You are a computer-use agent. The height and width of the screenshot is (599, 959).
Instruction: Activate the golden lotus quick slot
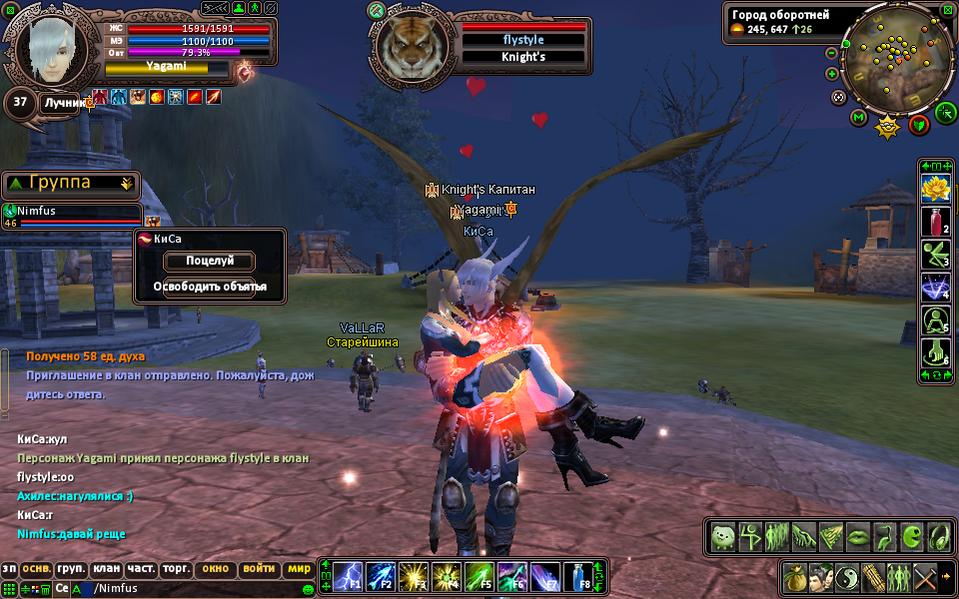(x=934, y=187)
